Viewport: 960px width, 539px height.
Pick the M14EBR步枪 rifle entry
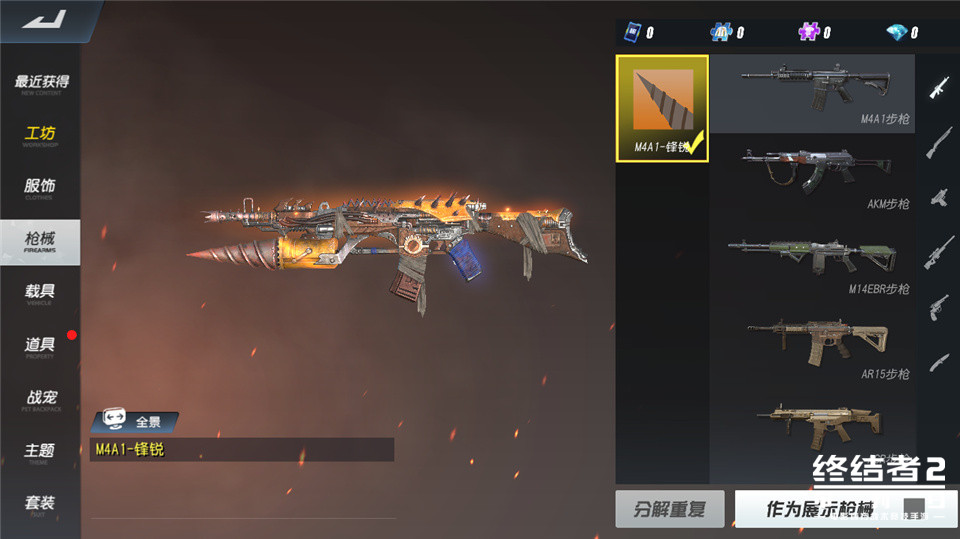[812, 262]
